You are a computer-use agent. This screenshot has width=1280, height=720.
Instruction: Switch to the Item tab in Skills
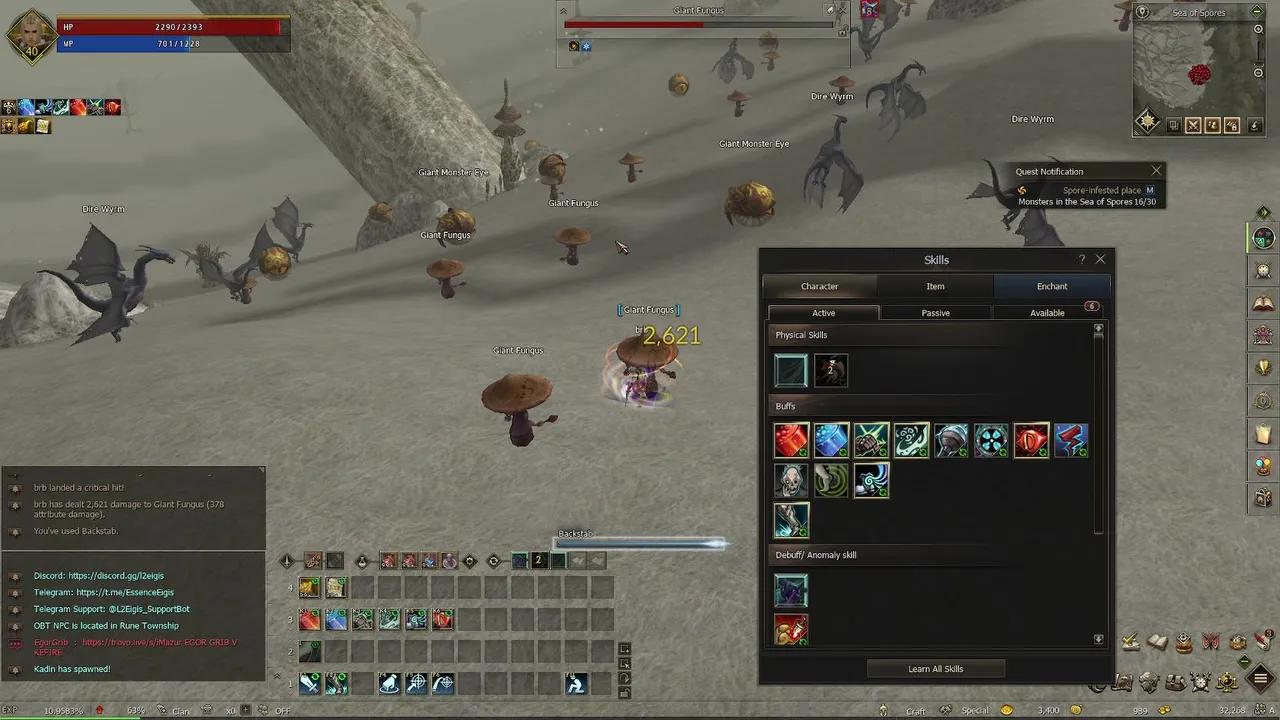click(x=935, y=286)
